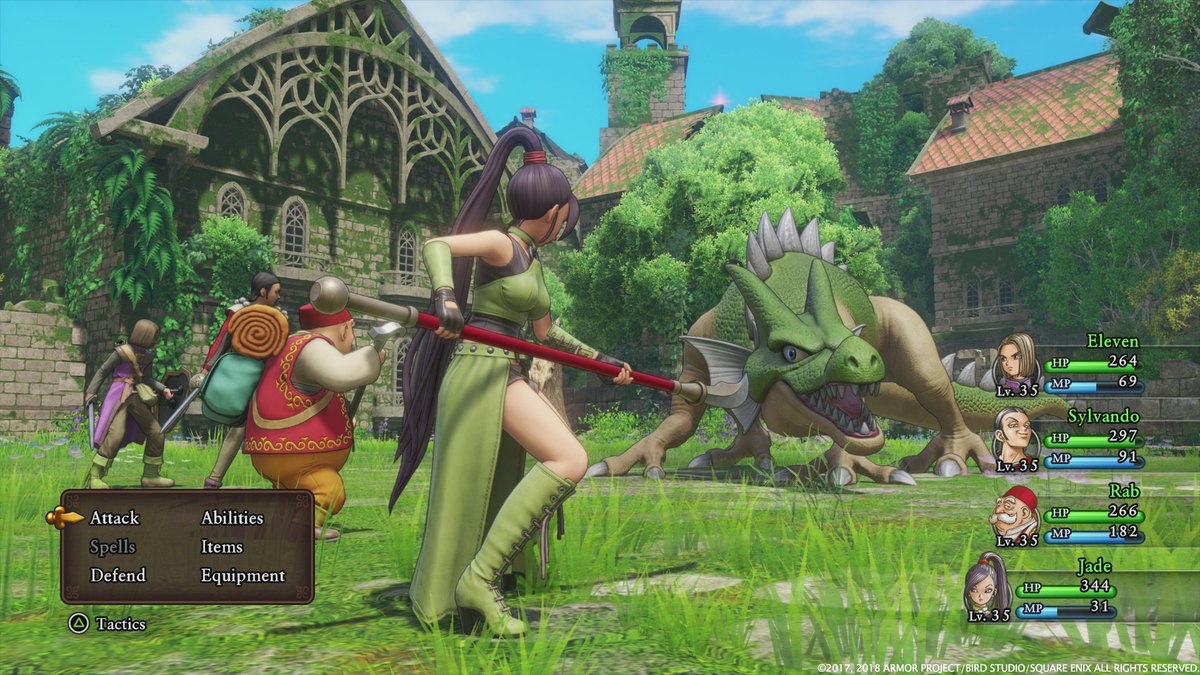The height and width of the screenshot is (675, 1200).
Task: Open the Tactics settings
Action: tap(119, 624)
